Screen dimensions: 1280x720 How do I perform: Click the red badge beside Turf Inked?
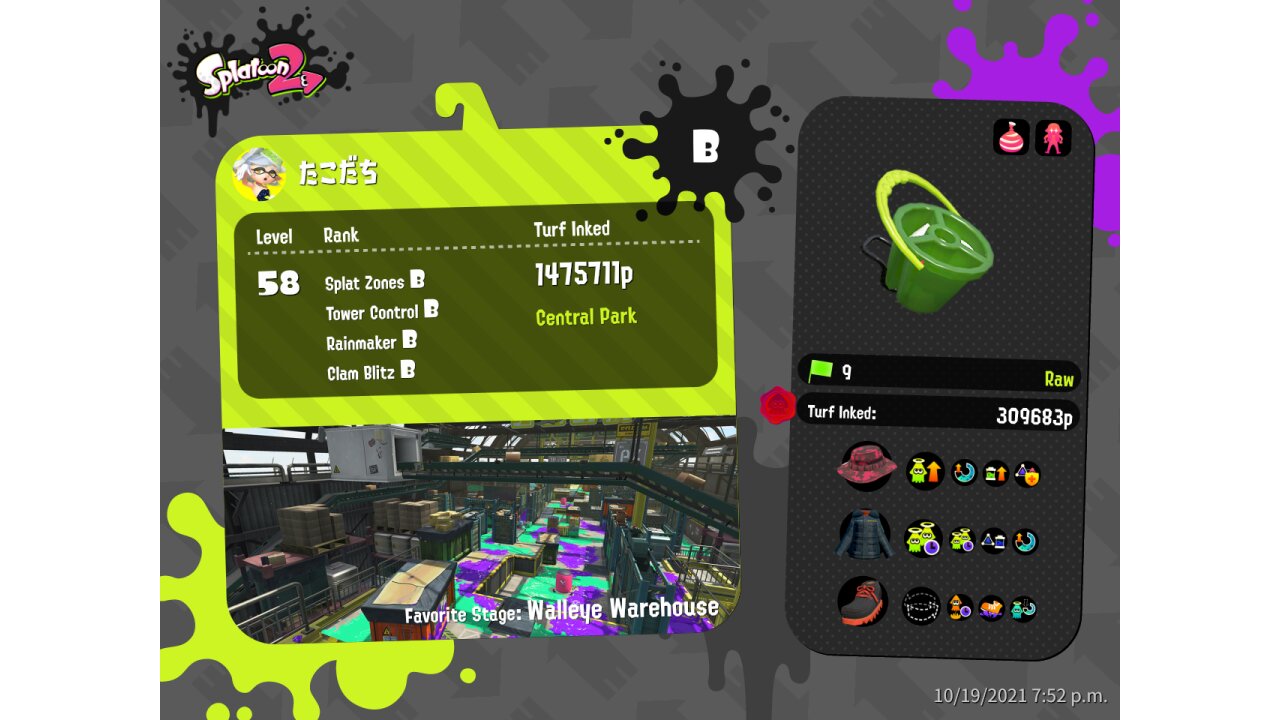[x=777, y=405]
